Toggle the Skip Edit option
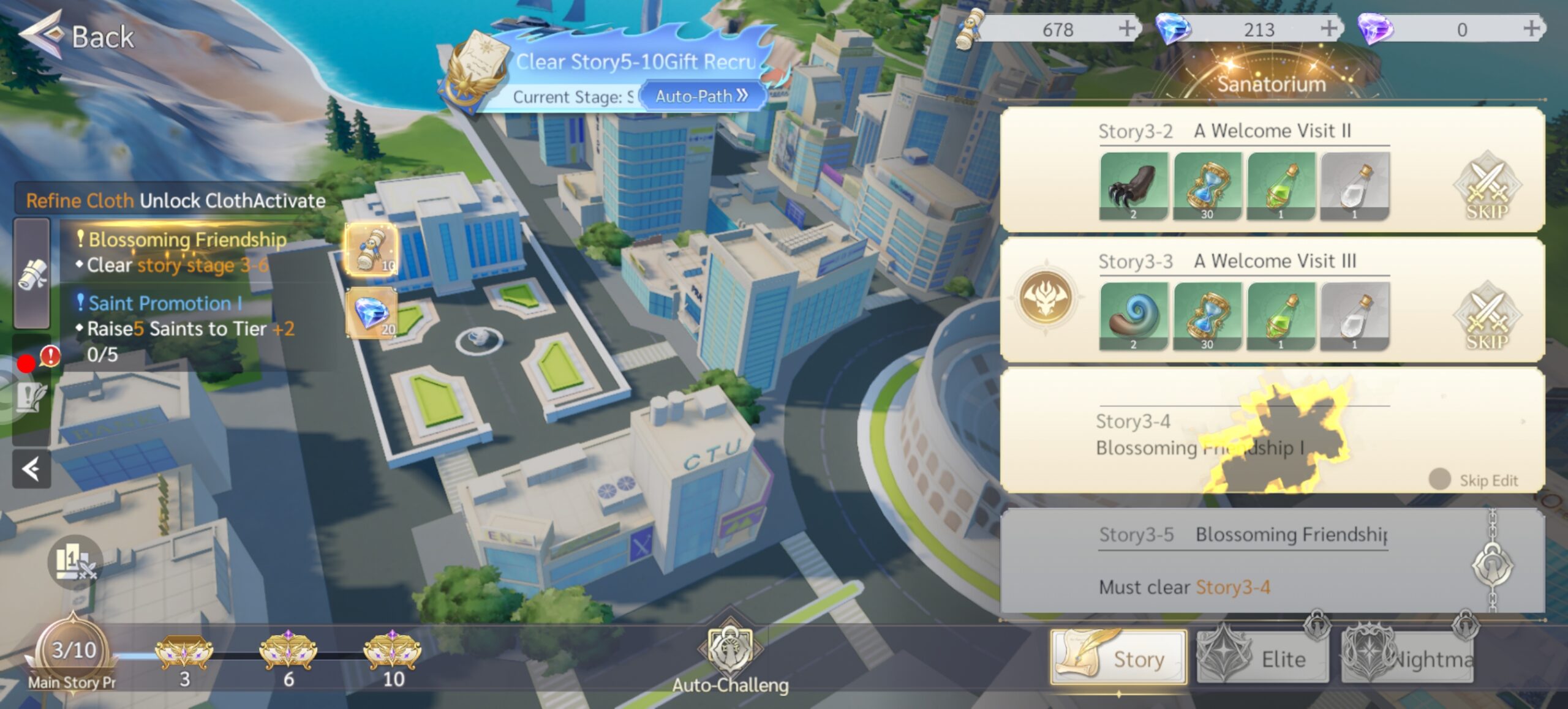 pos(1439,479)
